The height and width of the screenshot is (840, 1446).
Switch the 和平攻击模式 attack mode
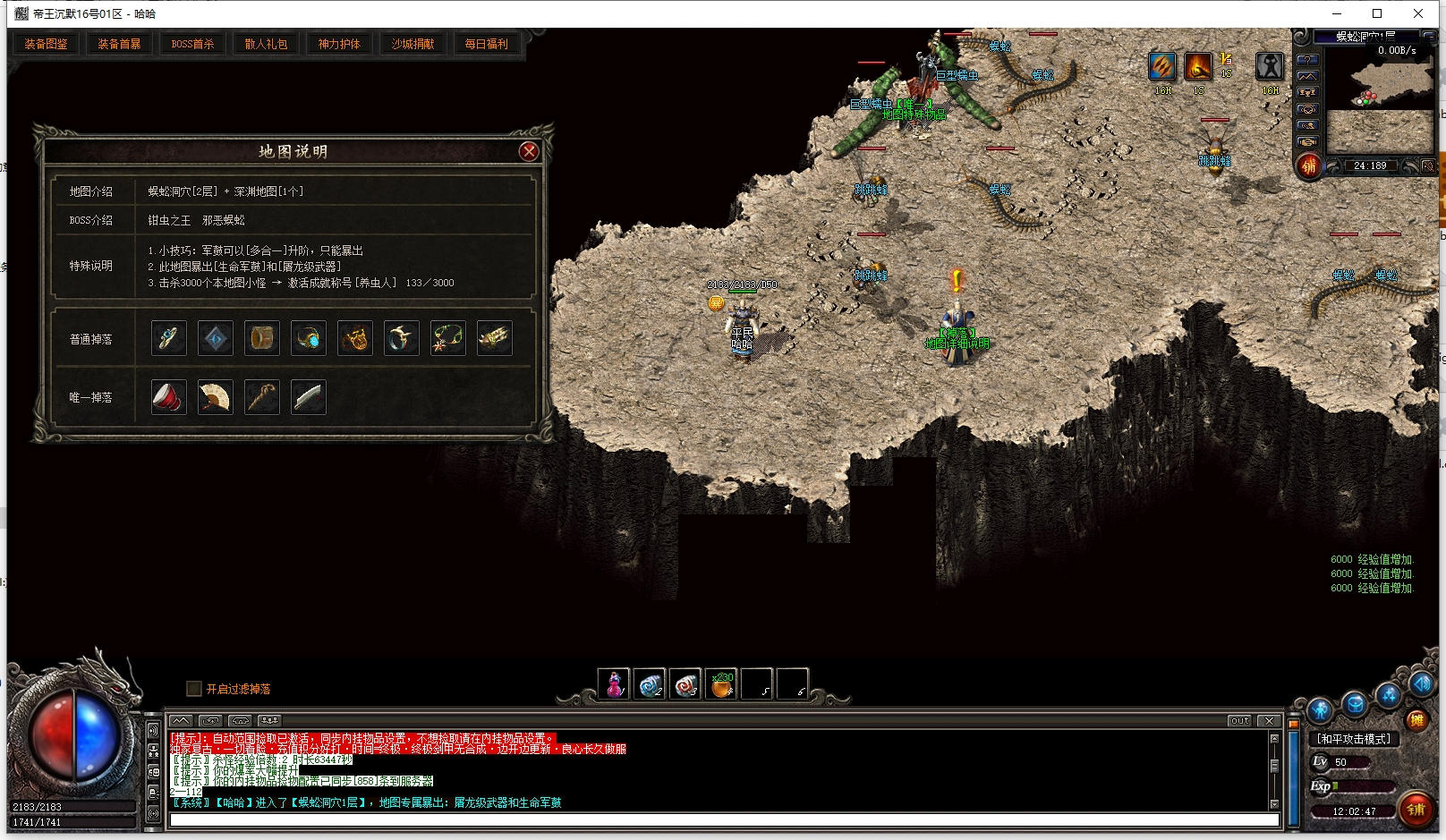click(1353, 739)
